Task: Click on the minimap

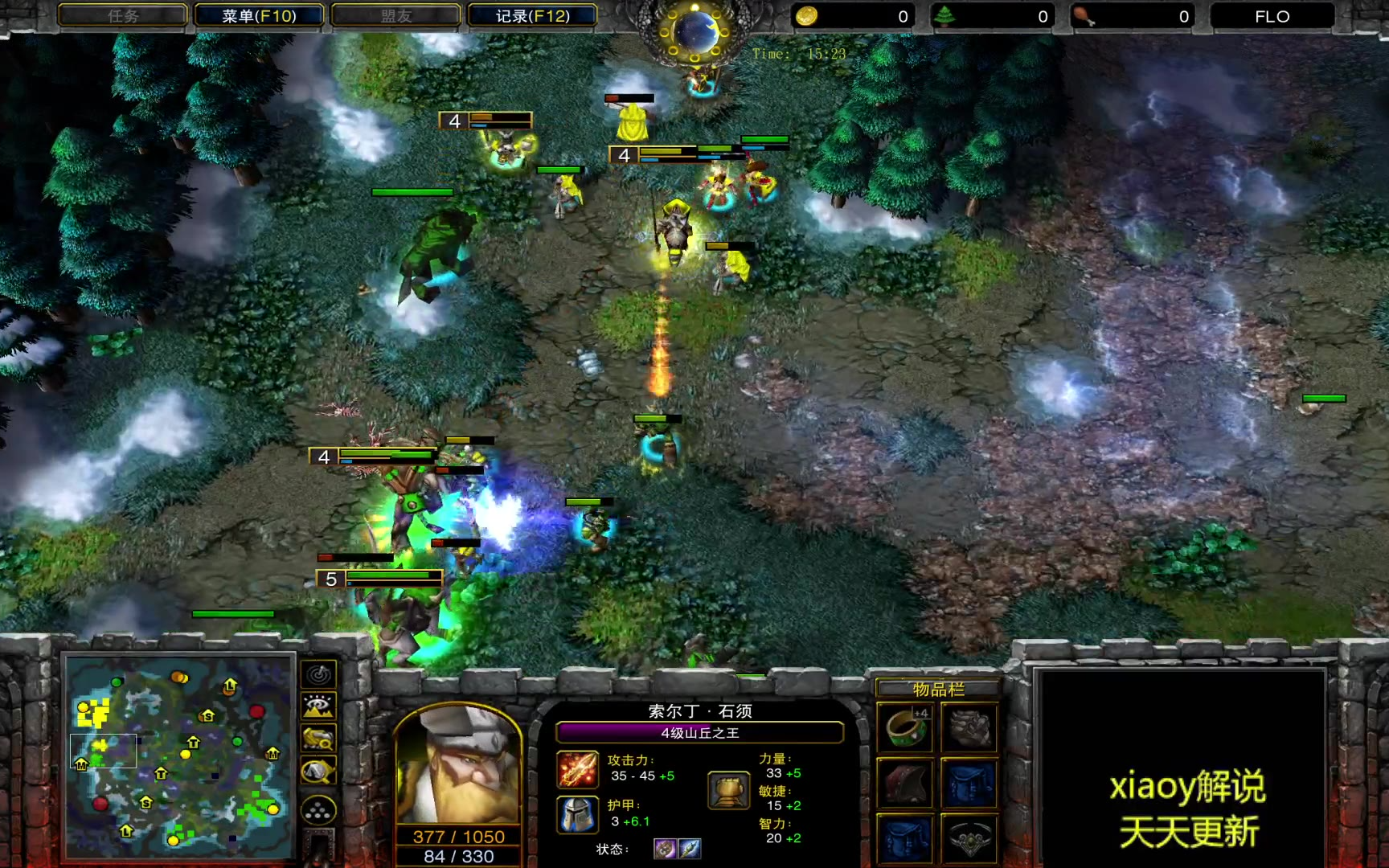Action: (x=179, y=754)
